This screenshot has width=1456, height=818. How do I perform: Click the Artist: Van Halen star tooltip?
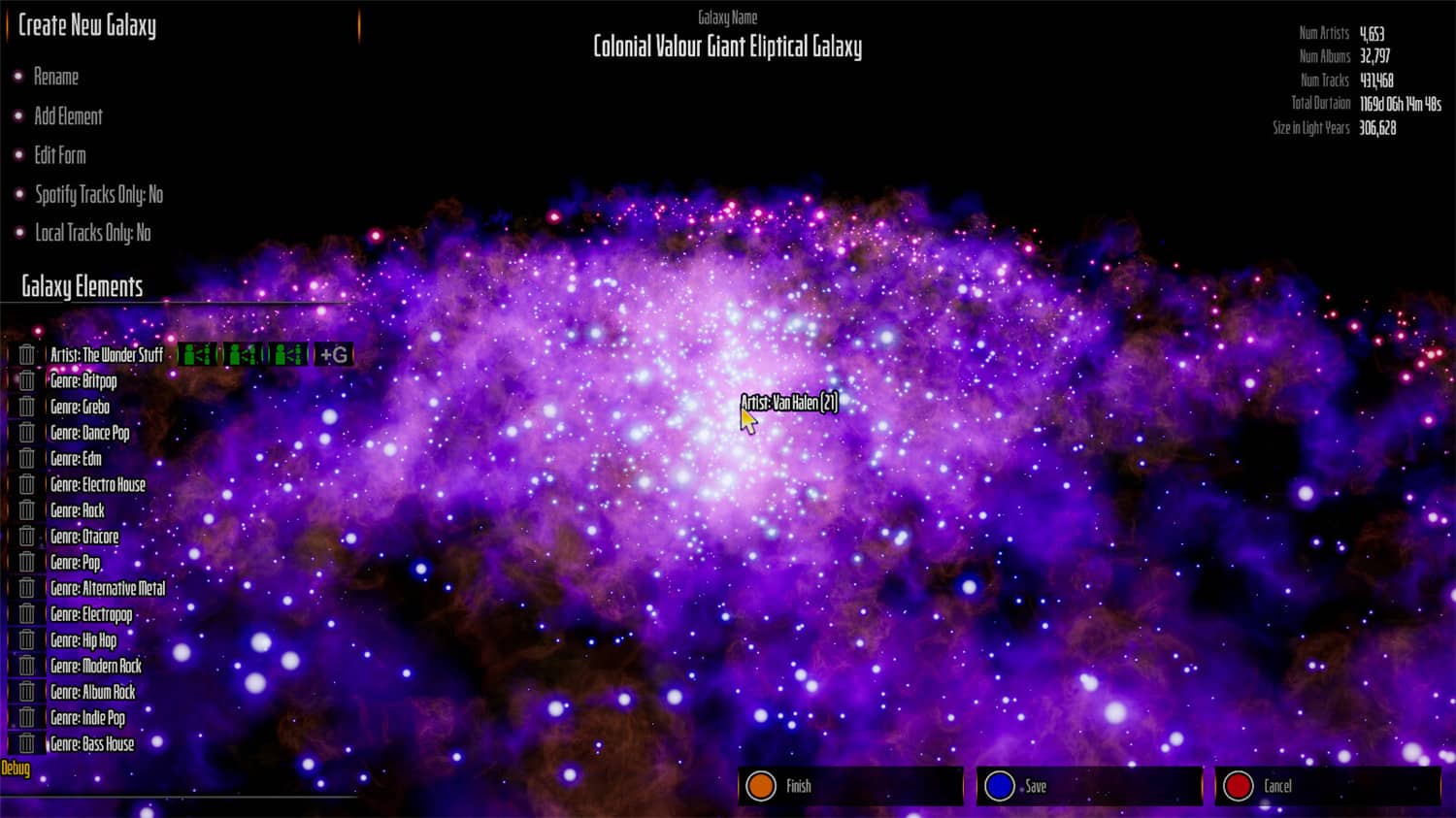point(788,400)
